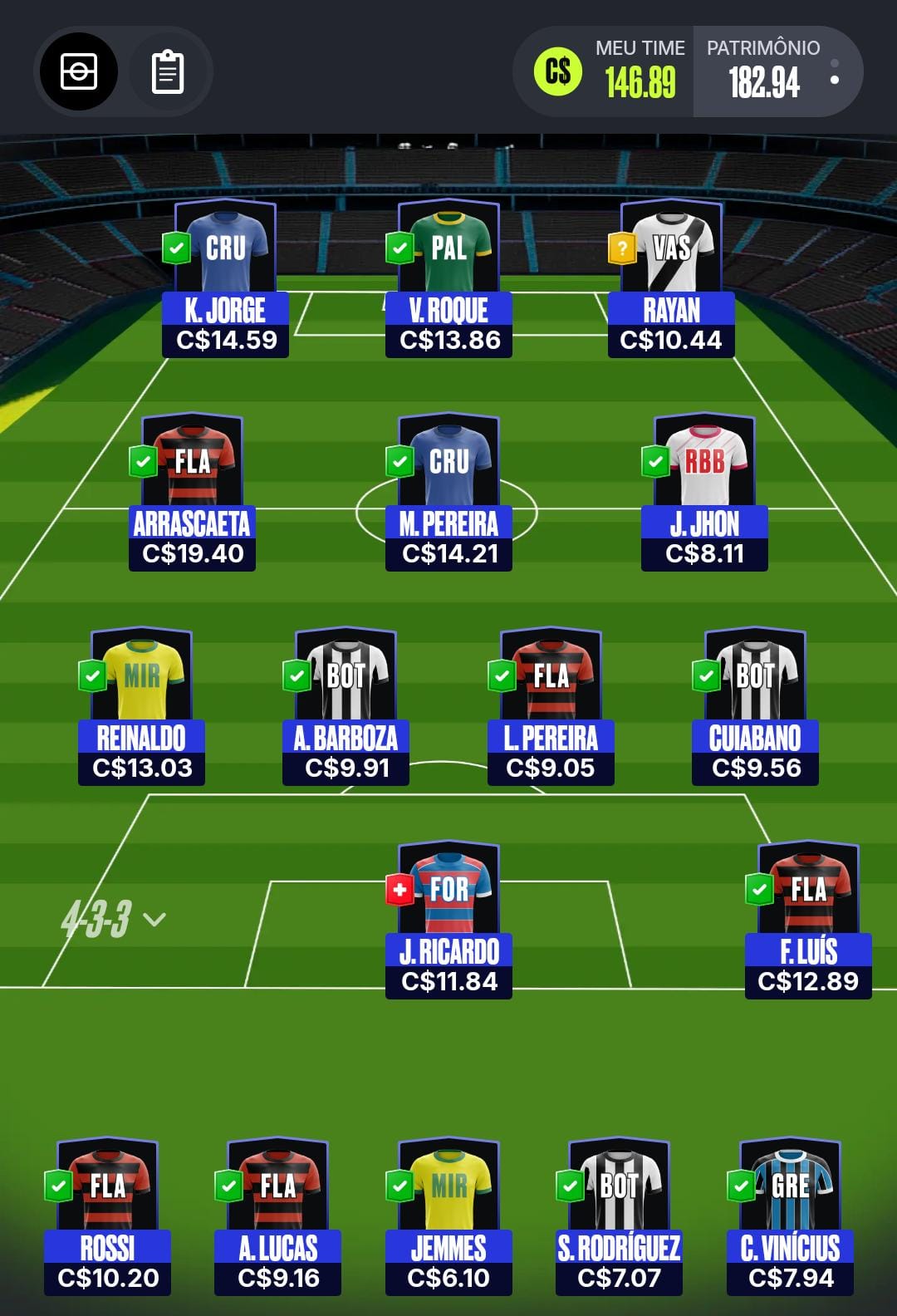Select C. Vinícius's Grêmio card
897x1316 pixels.
(790, 1217)
